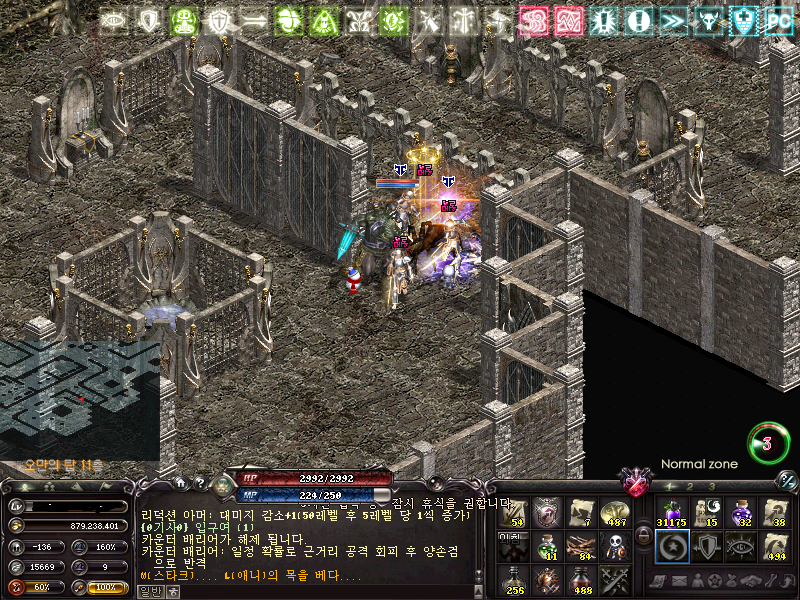Click the home button above the chat
The image size is (800, 600).
click(x=181, y=482)
